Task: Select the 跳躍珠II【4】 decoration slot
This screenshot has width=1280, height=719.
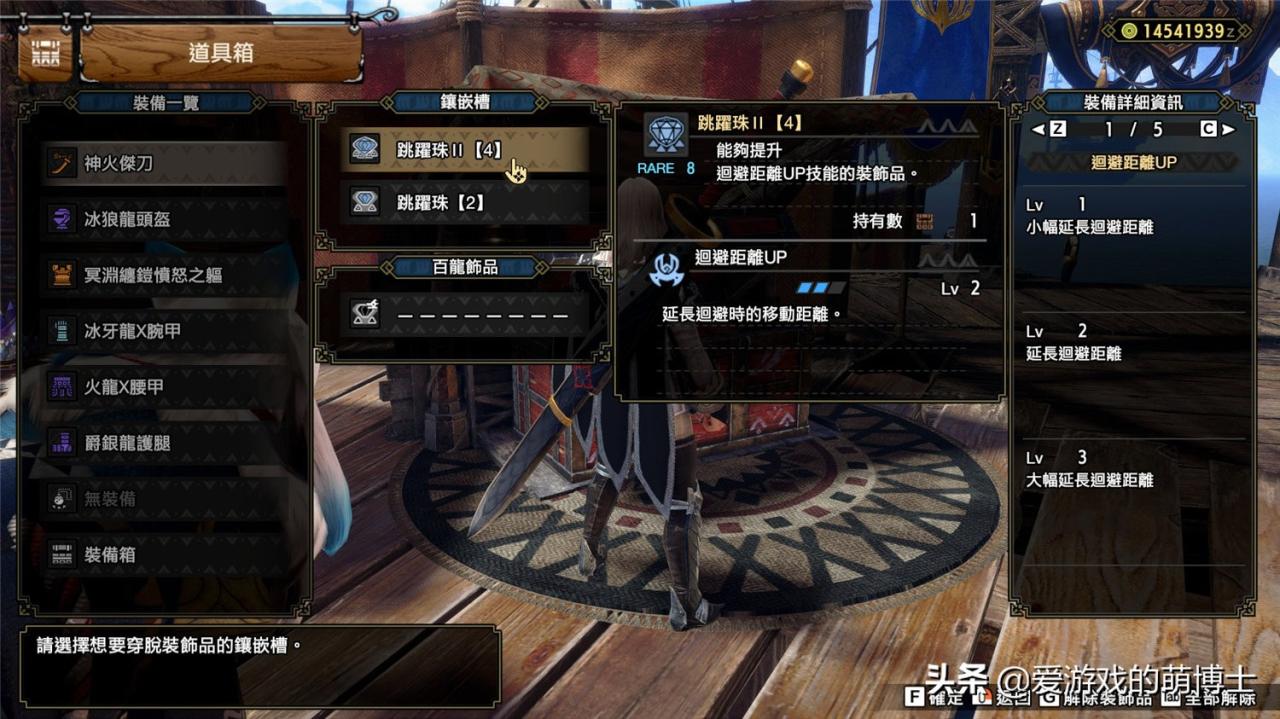Action: pos(465,150)
